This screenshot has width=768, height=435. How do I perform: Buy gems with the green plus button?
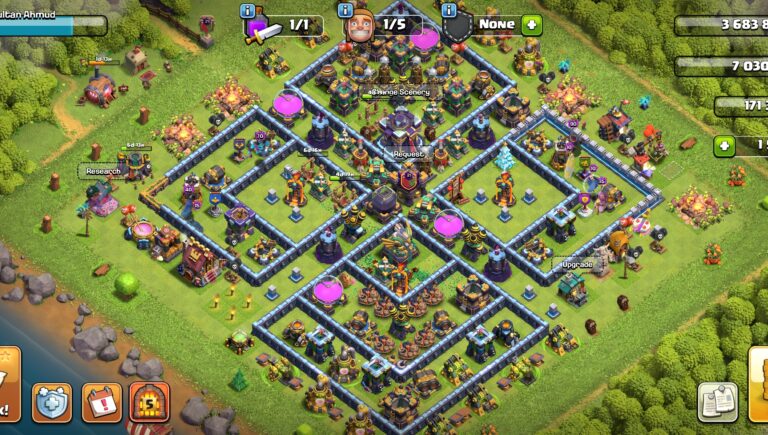pos(723,147)
